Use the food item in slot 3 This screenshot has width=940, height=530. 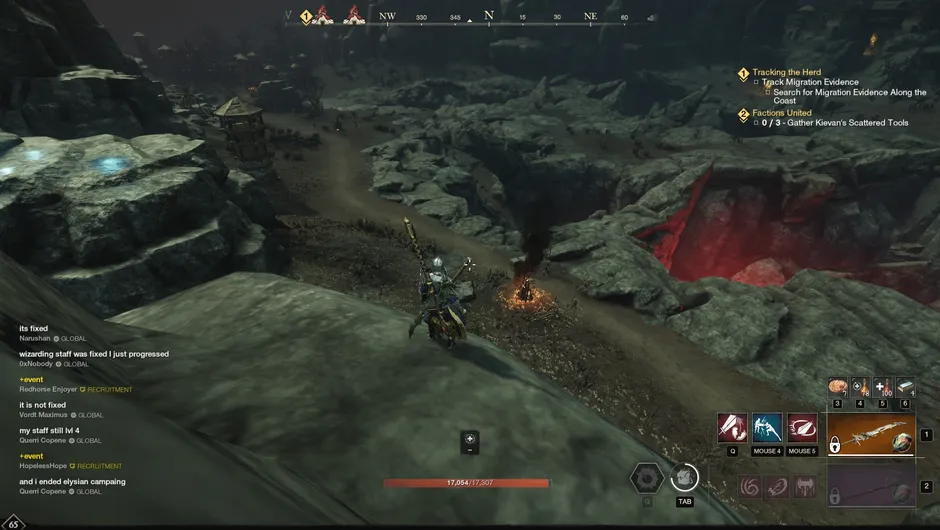837,387
